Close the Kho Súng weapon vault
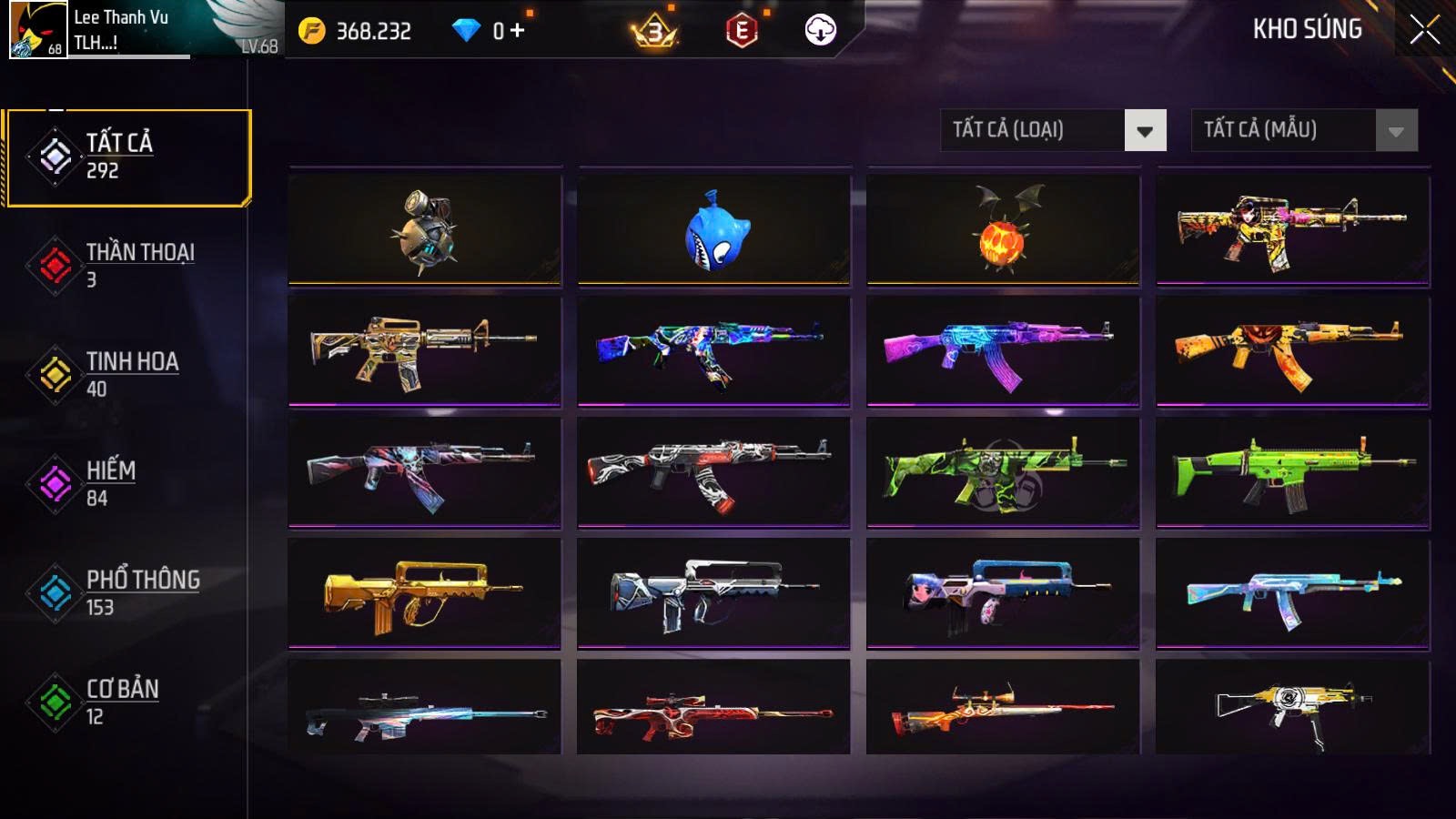Screen dimensions: 1456x819 tap(1424, 30)
